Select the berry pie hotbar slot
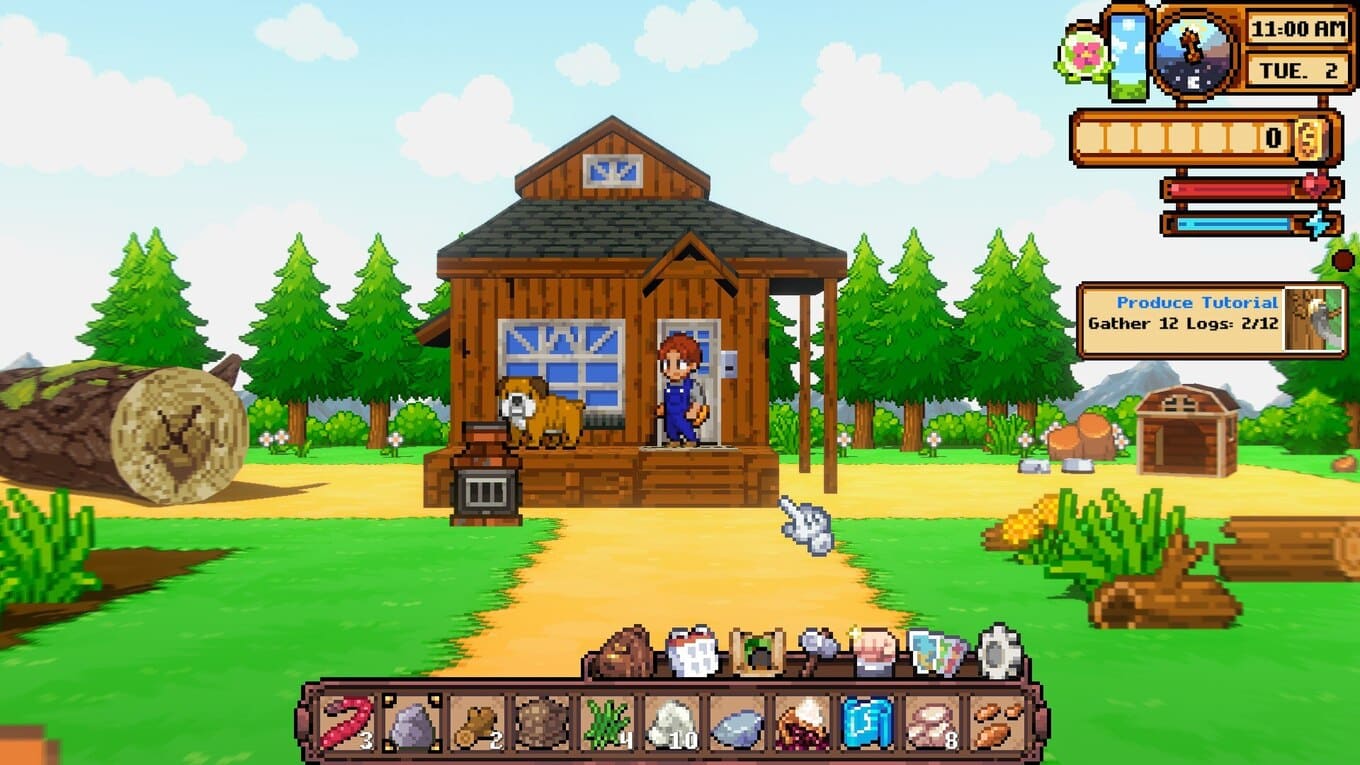This screenshot has height=765, width=1360. (x=801, y=723)
